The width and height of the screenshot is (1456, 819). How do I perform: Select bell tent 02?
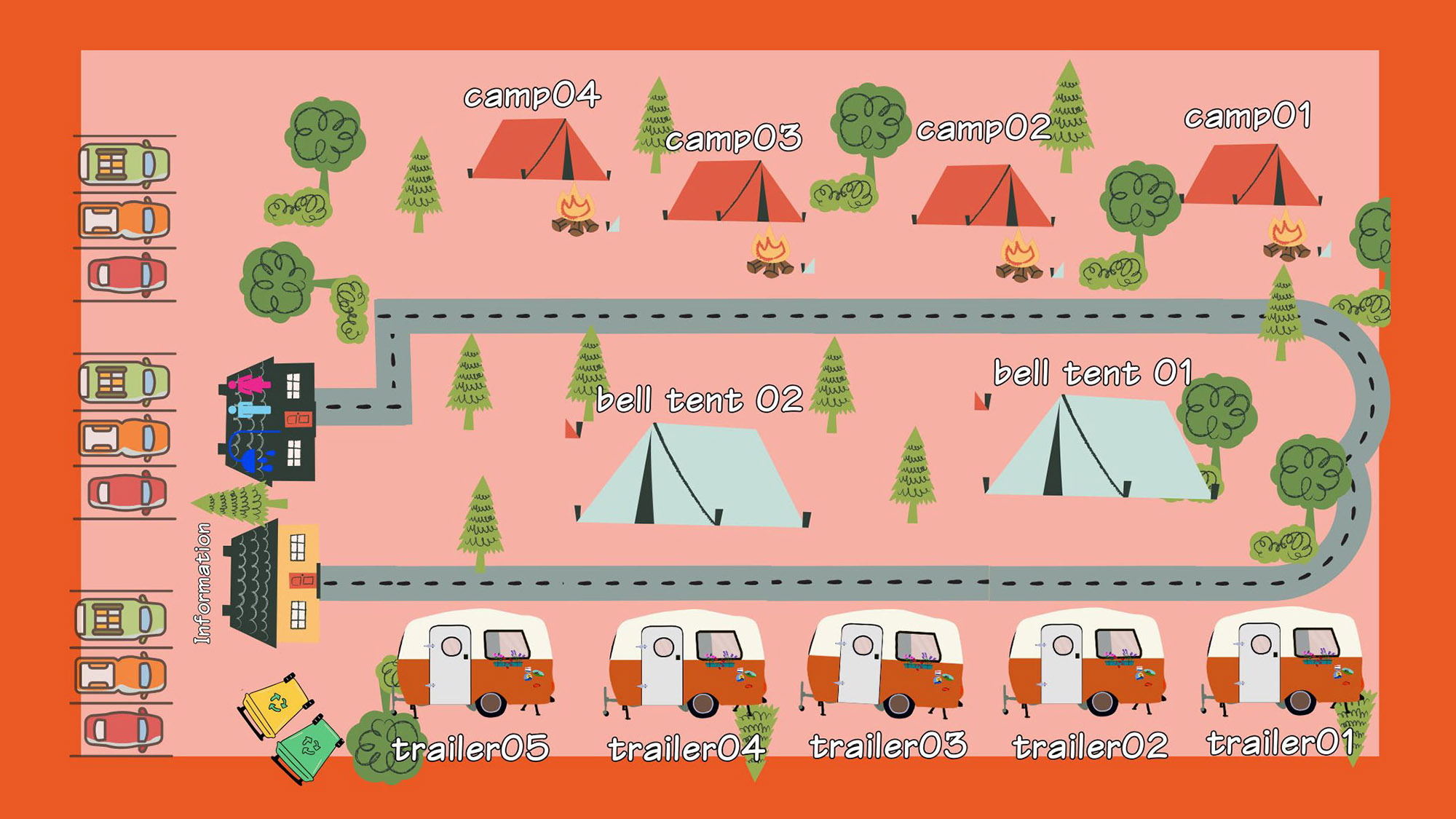tap(692, 477)
